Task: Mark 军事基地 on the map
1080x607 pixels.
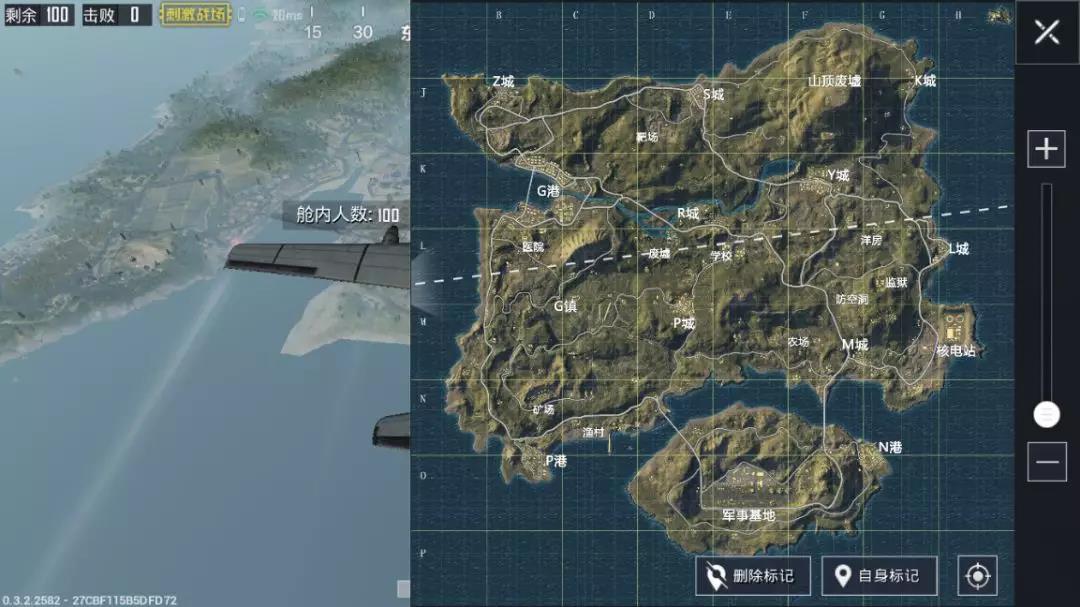Action: 748,515
